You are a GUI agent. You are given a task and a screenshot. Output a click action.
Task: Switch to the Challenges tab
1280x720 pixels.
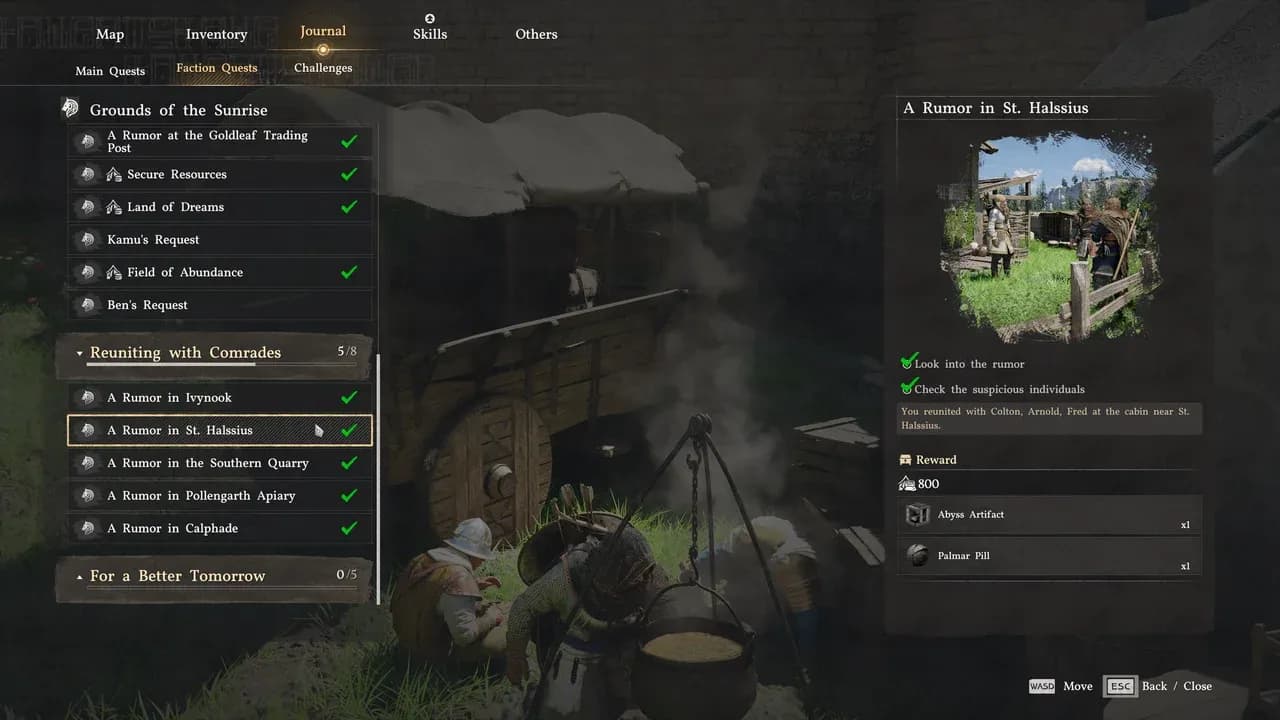click(x=322, y=67)
